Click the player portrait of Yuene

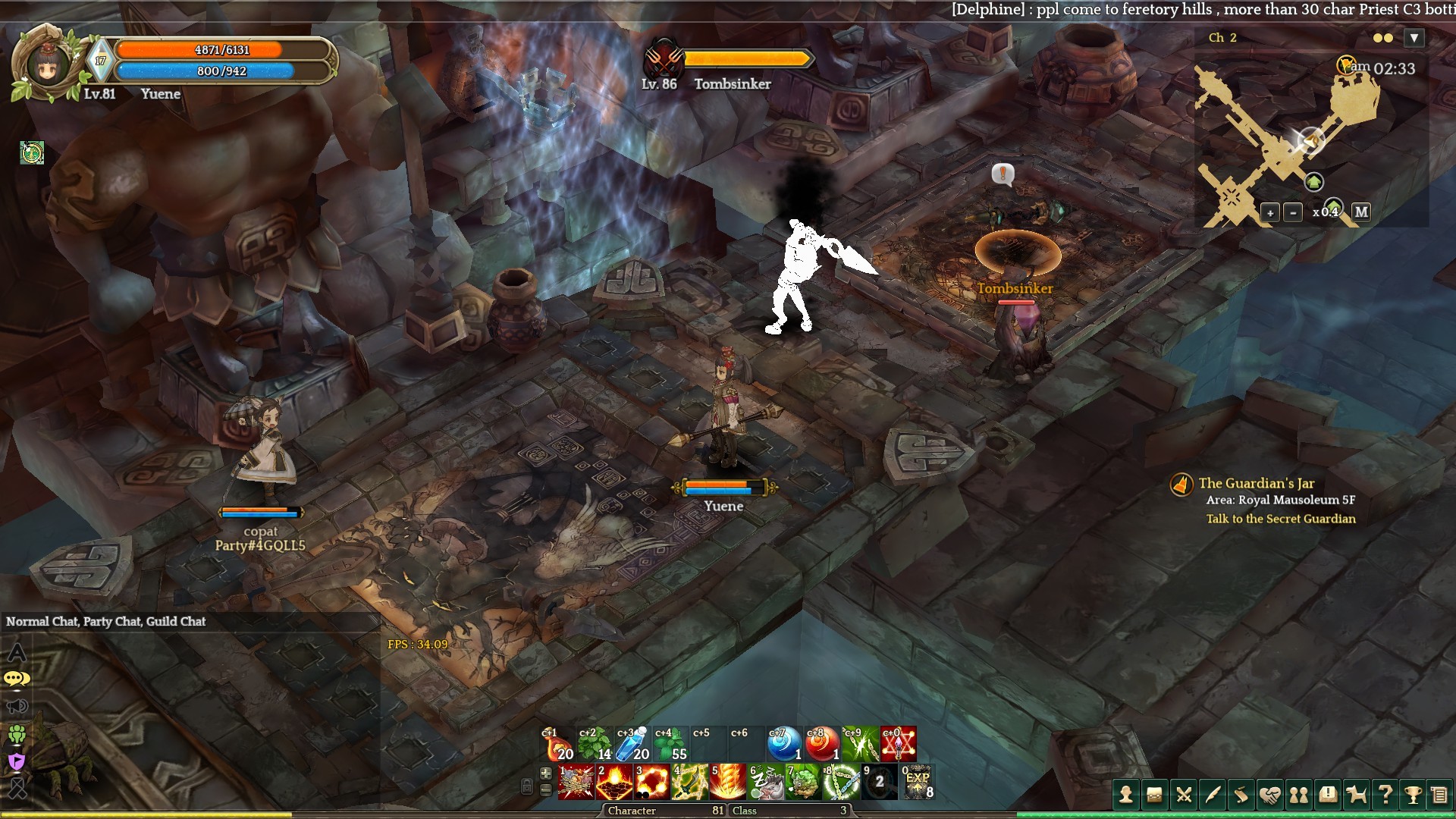pyautogui.click(x=45, y=64)
